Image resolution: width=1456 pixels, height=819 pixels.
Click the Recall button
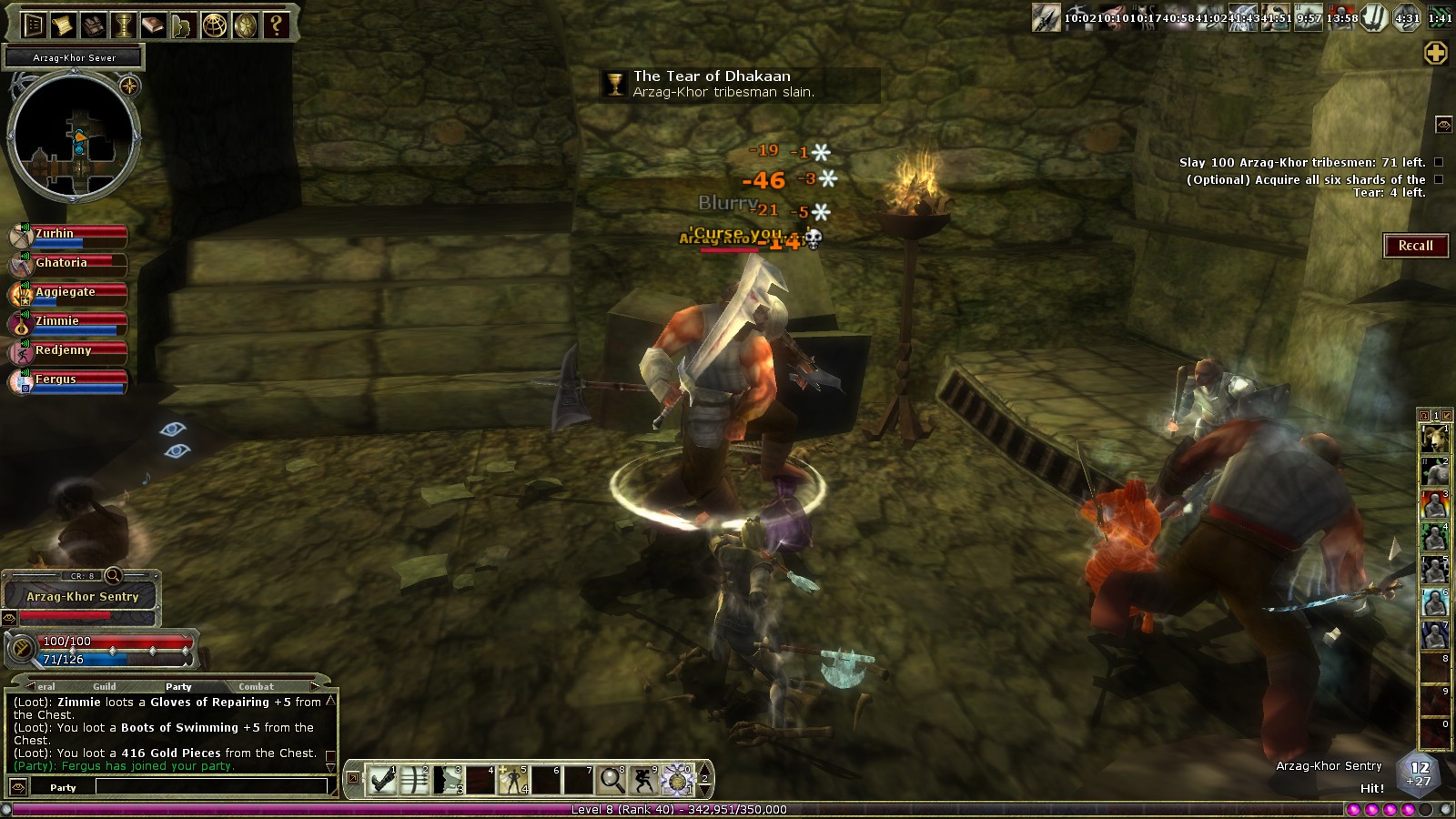click(1415, 246)
